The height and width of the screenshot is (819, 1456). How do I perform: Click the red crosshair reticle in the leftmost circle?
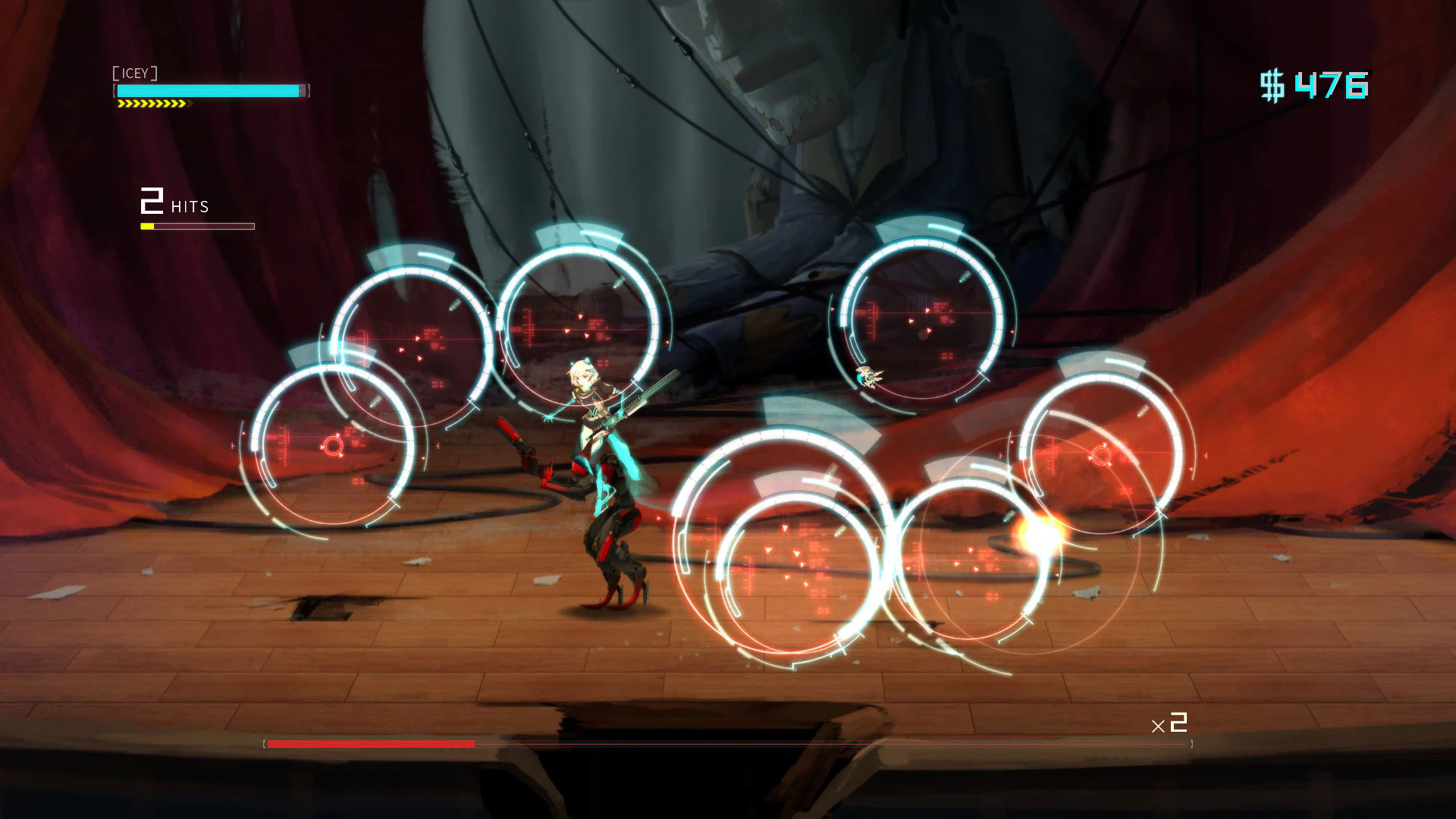pyautogui.click(x=331, y=447)
